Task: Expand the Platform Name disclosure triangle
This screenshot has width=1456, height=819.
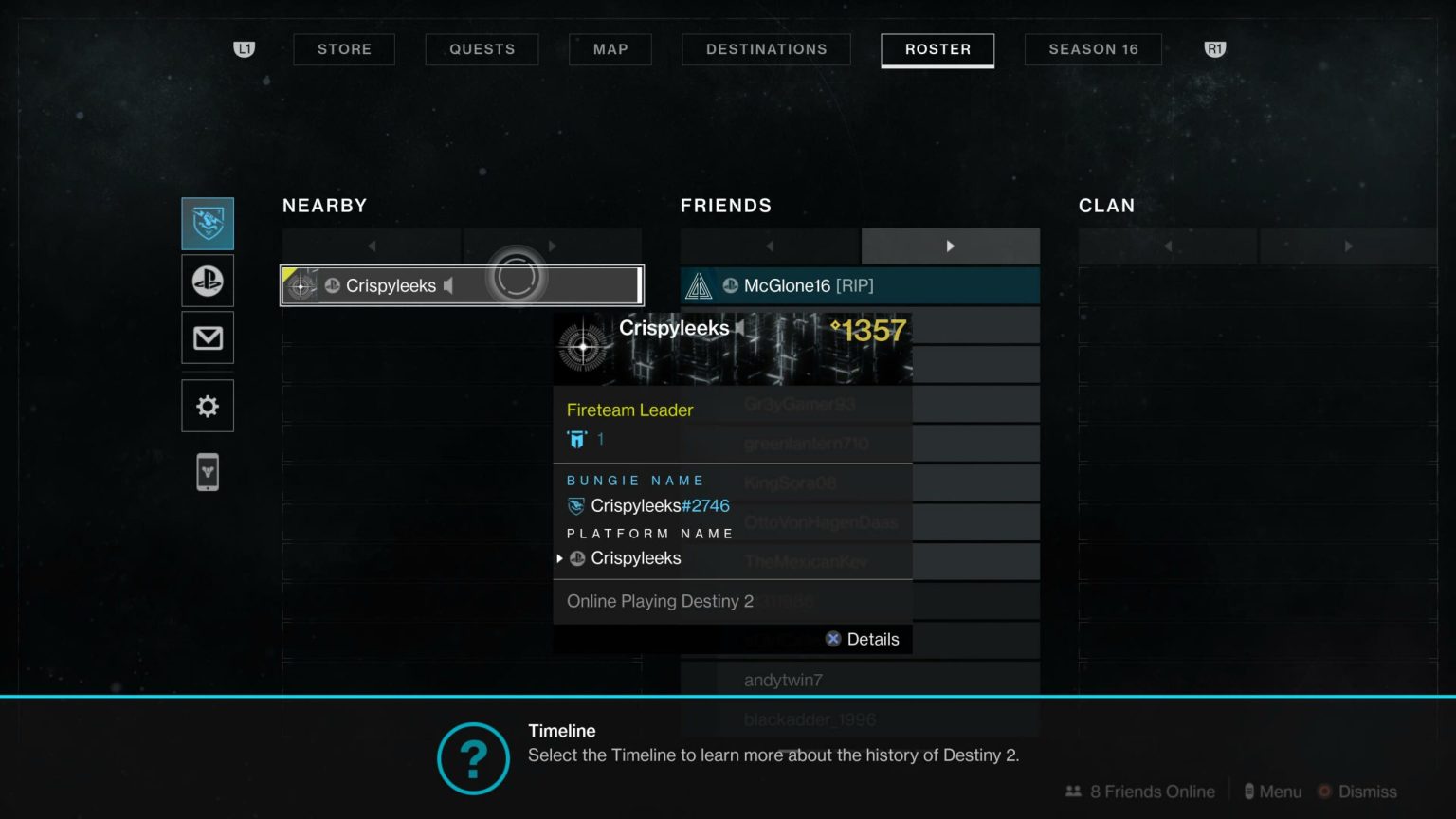Action: click(559, 558)
